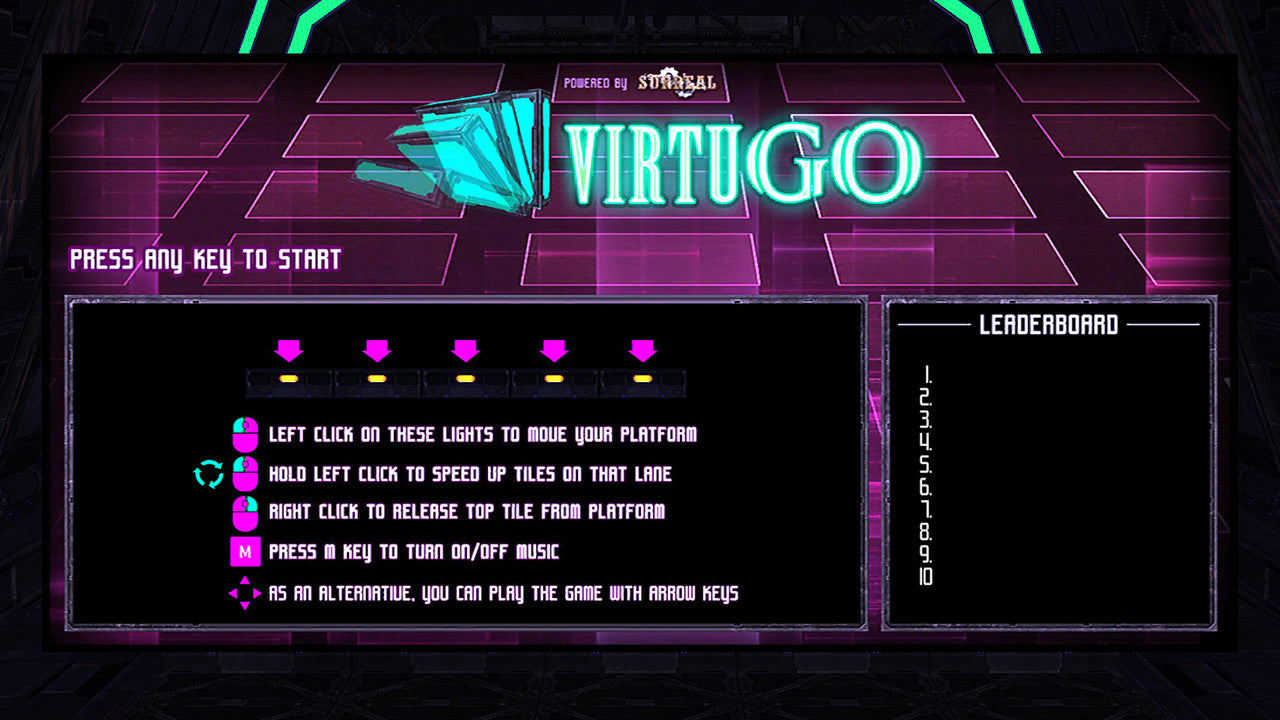Click the arrow keys alternative controls icon
Viewport: 1280px width, 720px height.
(x=243, y=591)
